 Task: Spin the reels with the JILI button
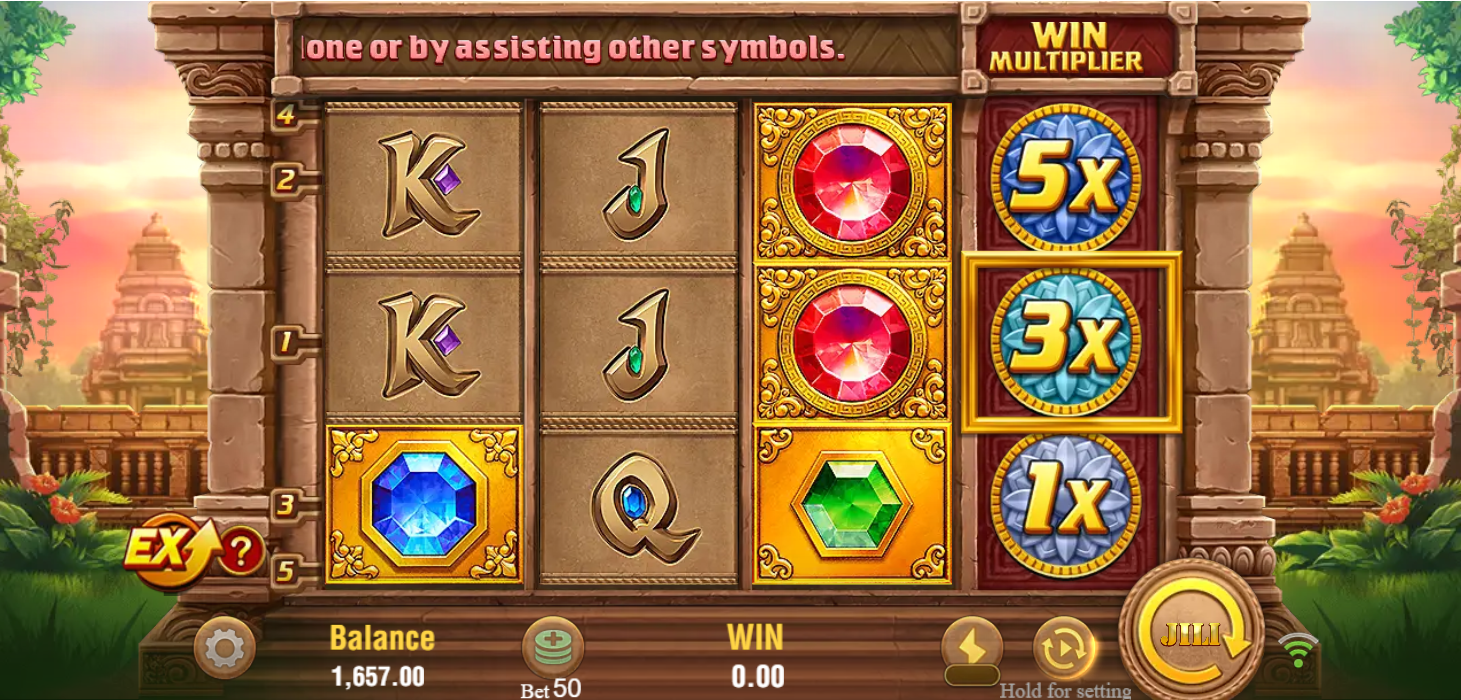click(1190, 635)
